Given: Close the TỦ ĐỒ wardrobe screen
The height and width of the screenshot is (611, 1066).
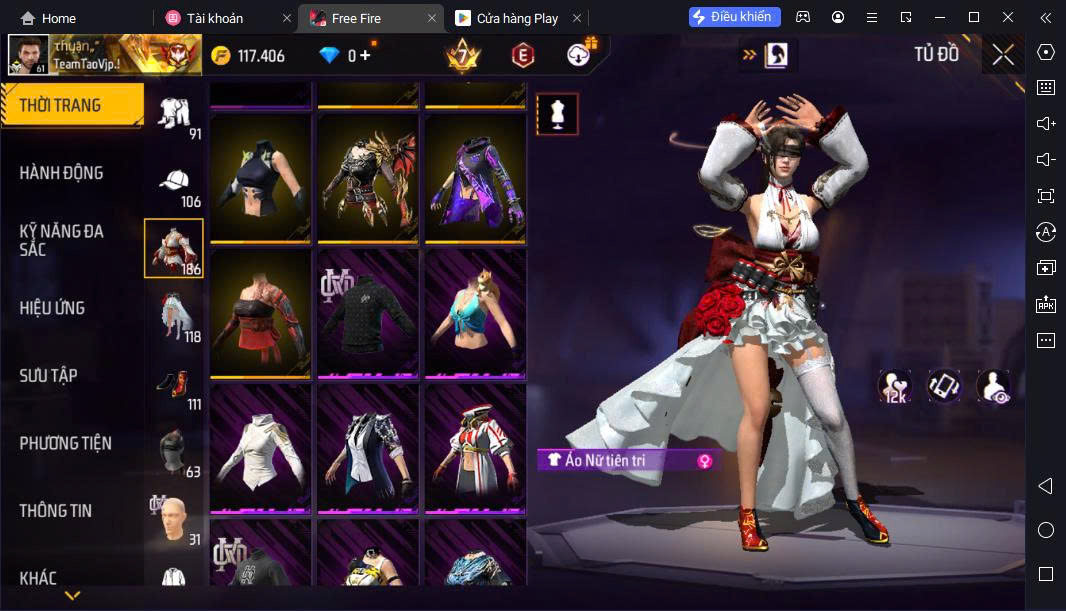Looking at the screenshot, I should [1003, 55].
